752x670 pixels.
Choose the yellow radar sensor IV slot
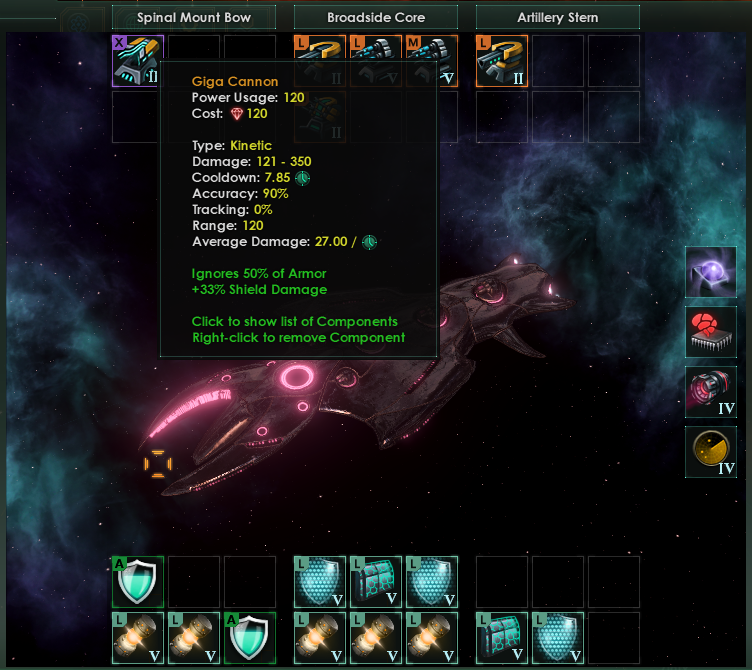click(x=710, y=452)
